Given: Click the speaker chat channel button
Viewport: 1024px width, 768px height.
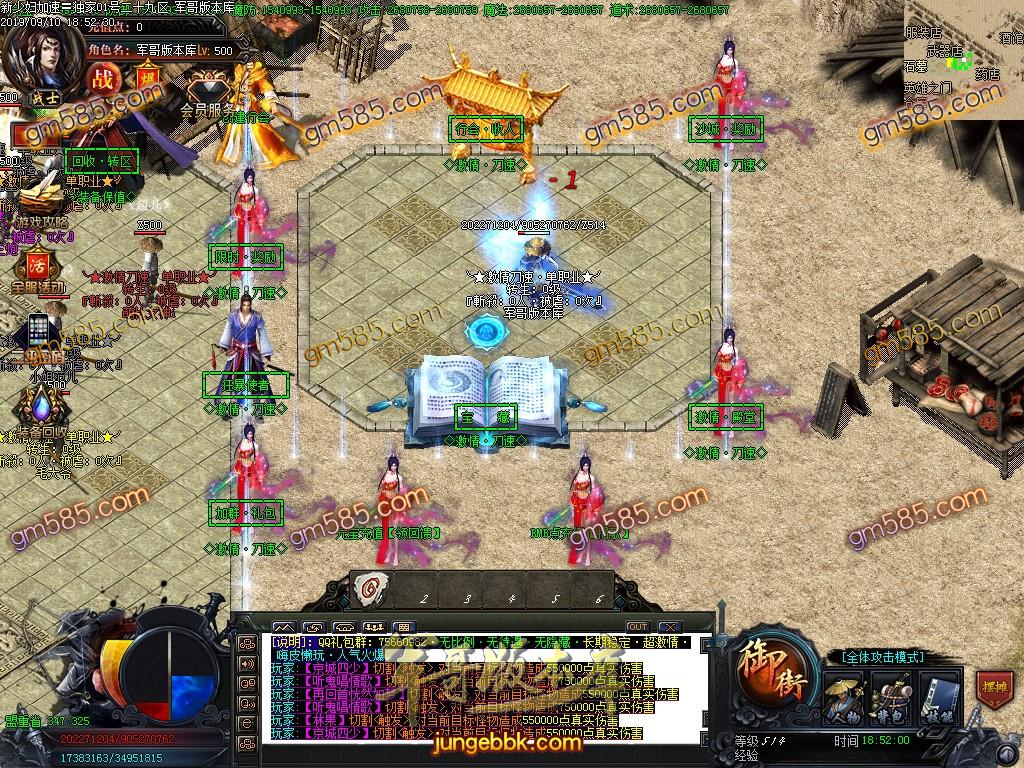Looking at the screenshot, I should point(247,663).
